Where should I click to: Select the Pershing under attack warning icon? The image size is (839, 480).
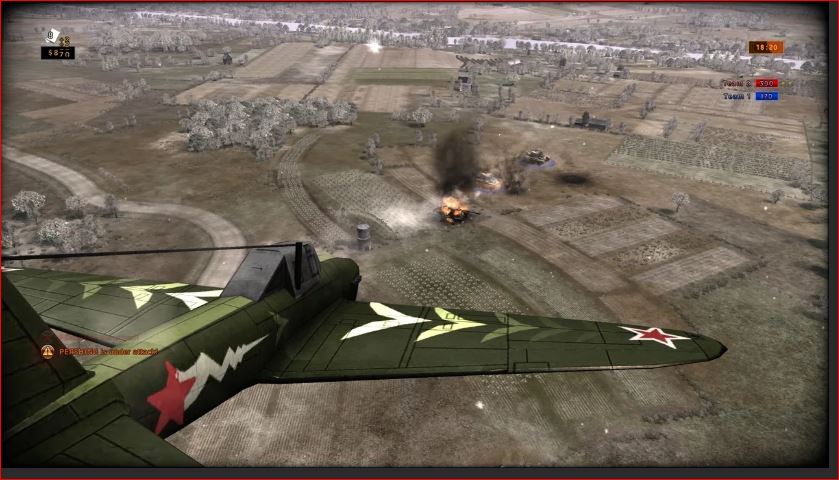coord(46,351)
